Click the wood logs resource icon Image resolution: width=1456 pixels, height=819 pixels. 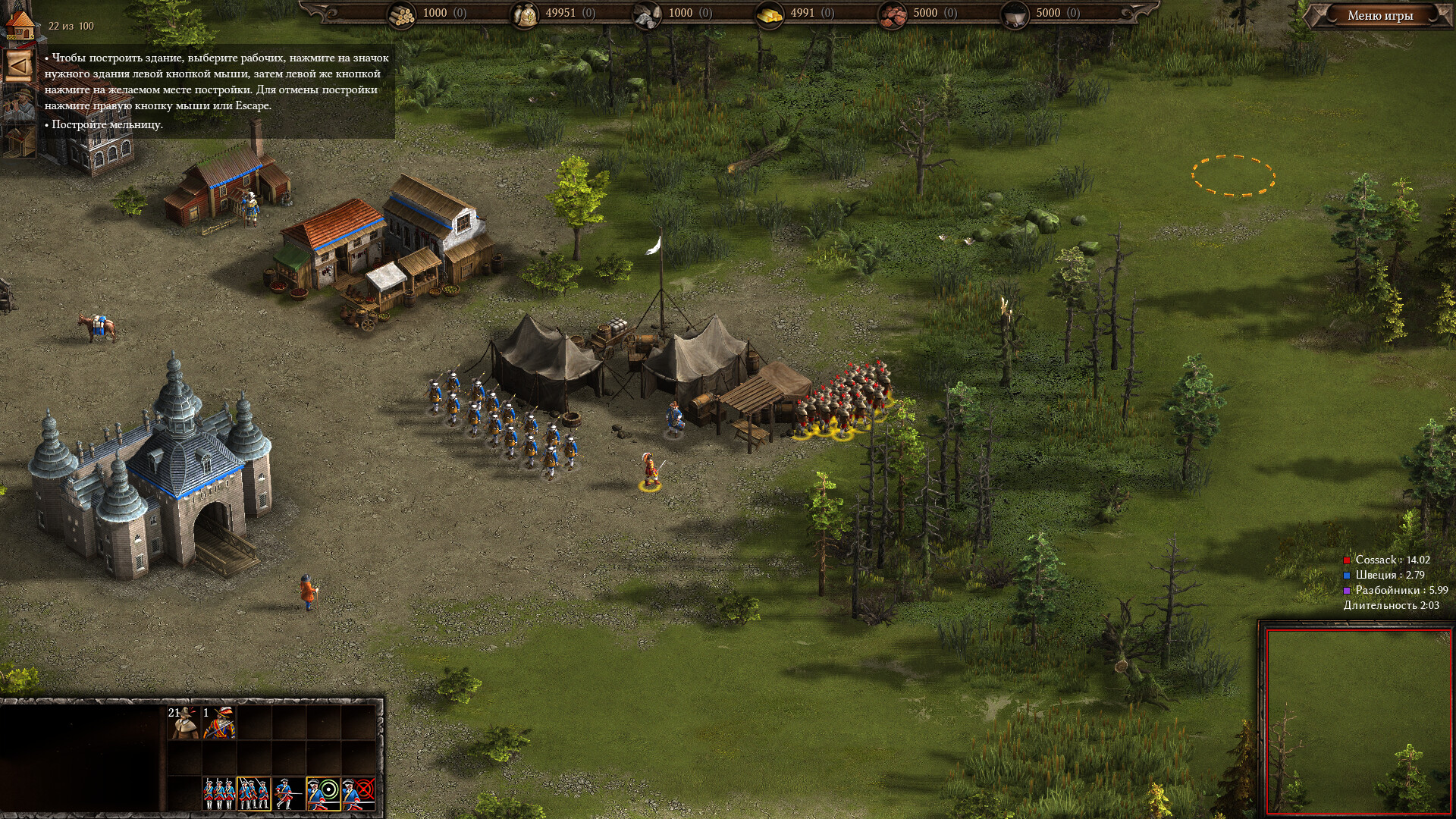coord(401,14)
